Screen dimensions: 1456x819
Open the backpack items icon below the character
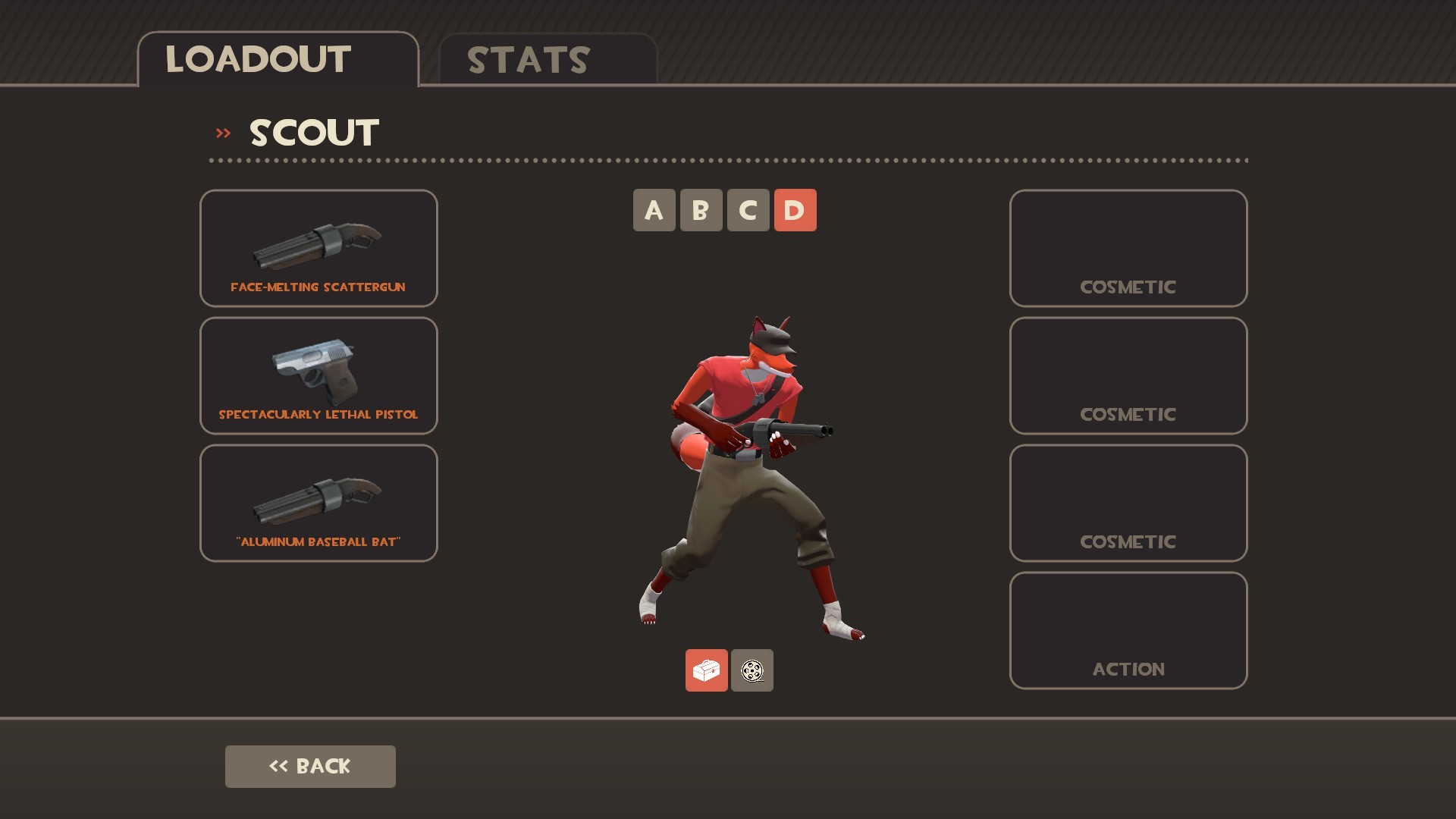click(x=706, y=670)
